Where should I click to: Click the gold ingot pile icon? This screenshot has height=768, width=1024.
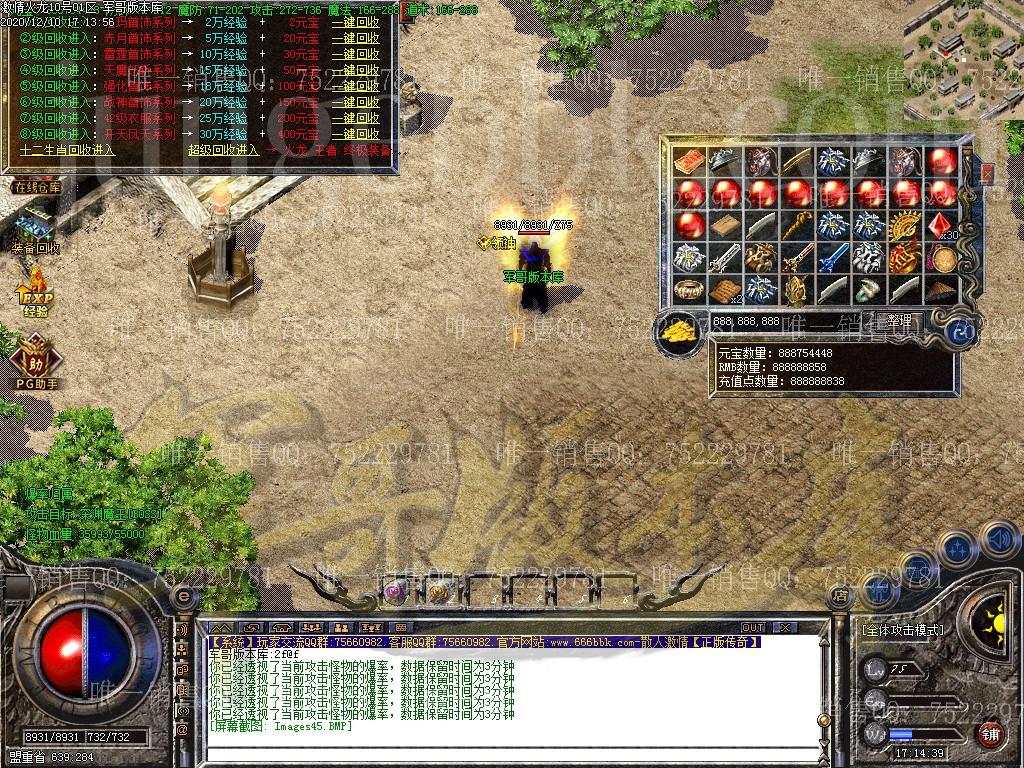click(x=682, y=331)
